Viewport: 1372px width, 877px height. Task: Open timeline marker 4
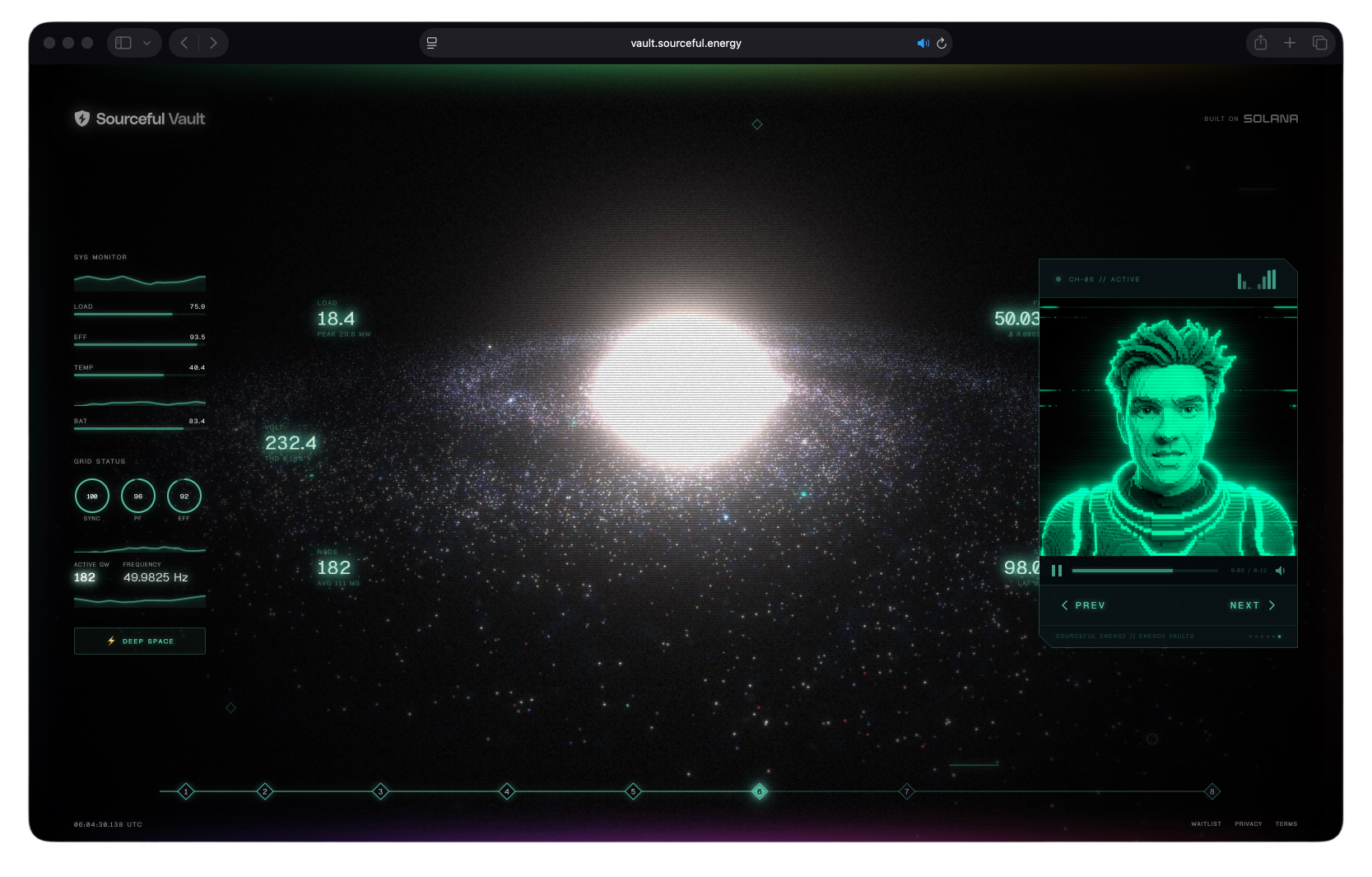(507, 791)
